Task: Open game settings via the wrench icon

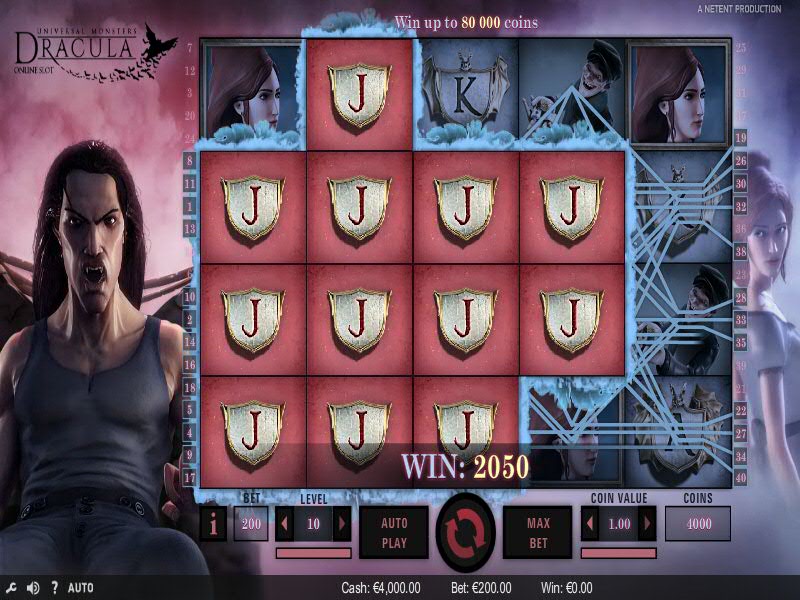Action: [x=11, y=588]
